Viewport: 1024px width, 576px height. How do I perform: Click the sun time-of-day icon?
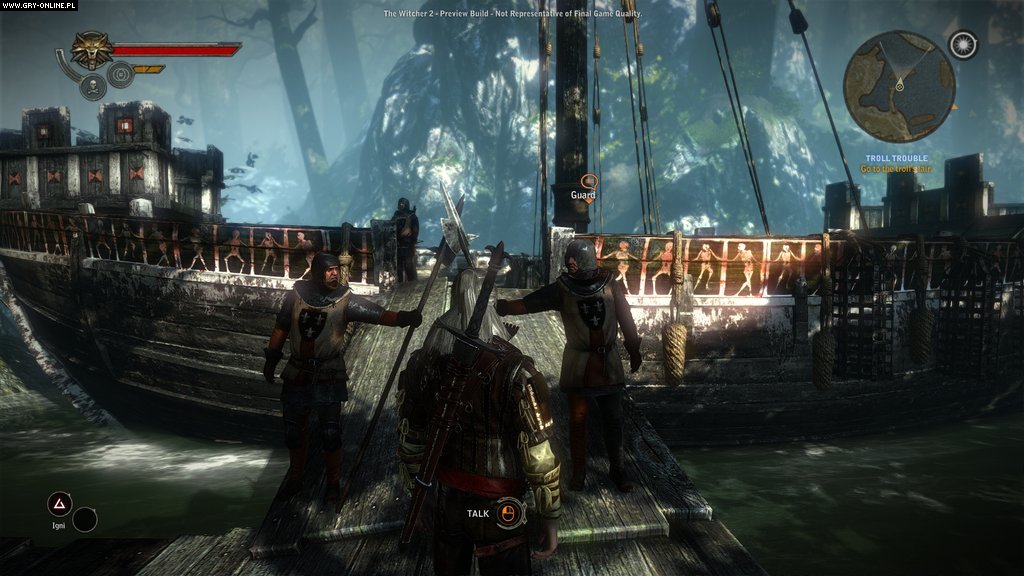pos(963,46)
